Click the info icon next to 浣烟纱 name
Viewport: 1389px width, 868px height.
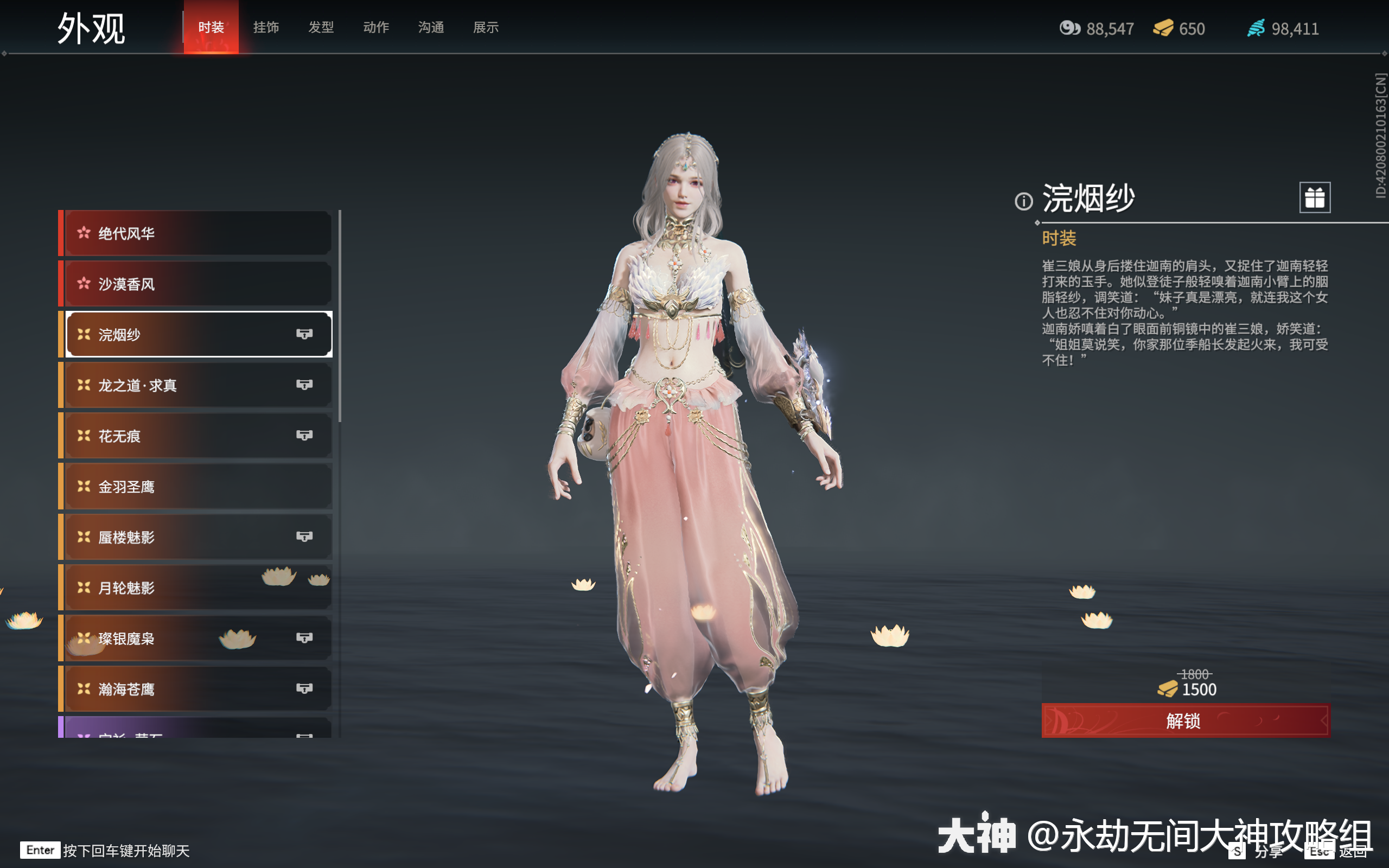point(1023,201)
